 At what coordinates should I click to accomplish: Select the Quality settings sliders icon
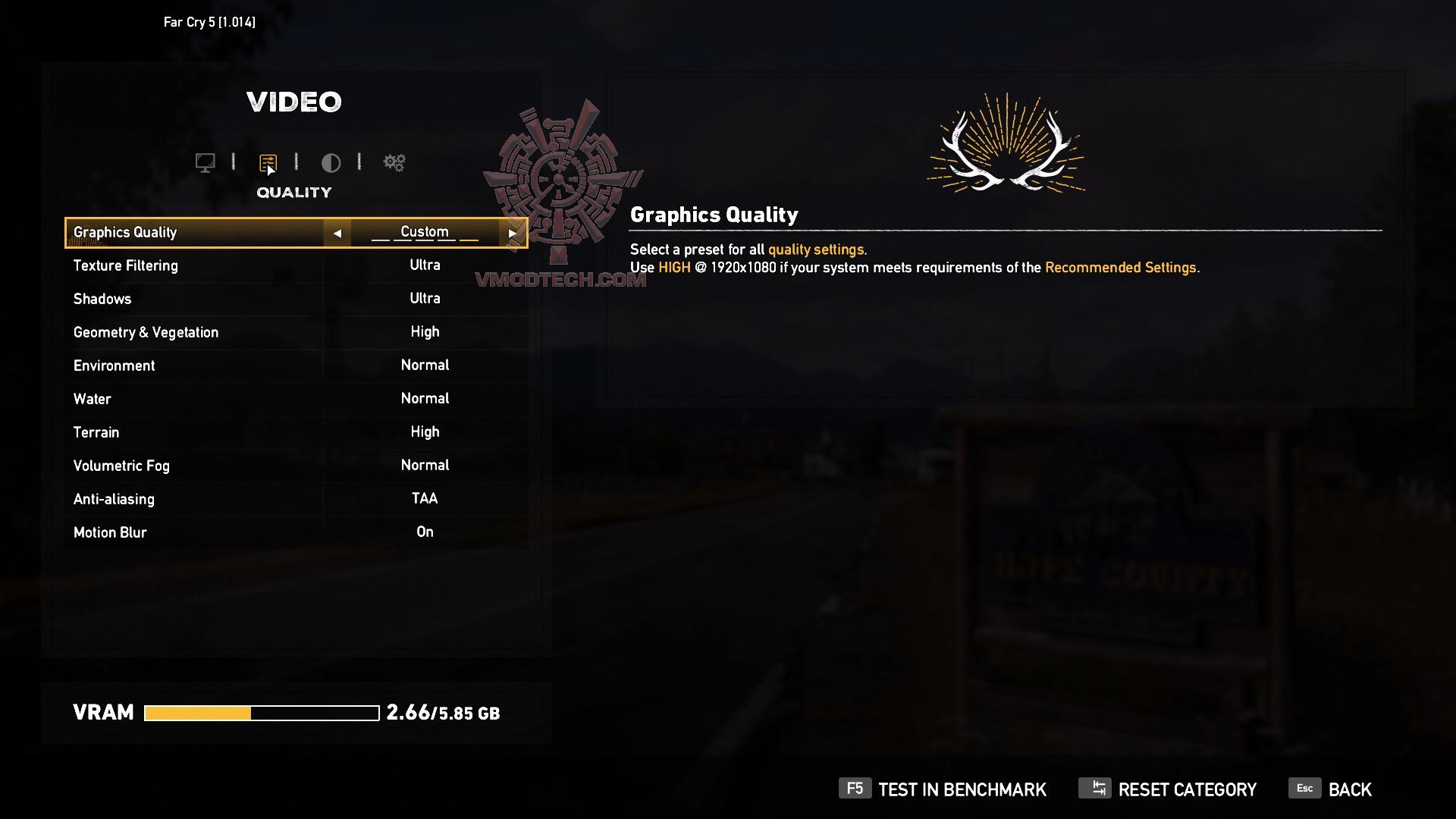pyautogui.click(x=268, y=162)
